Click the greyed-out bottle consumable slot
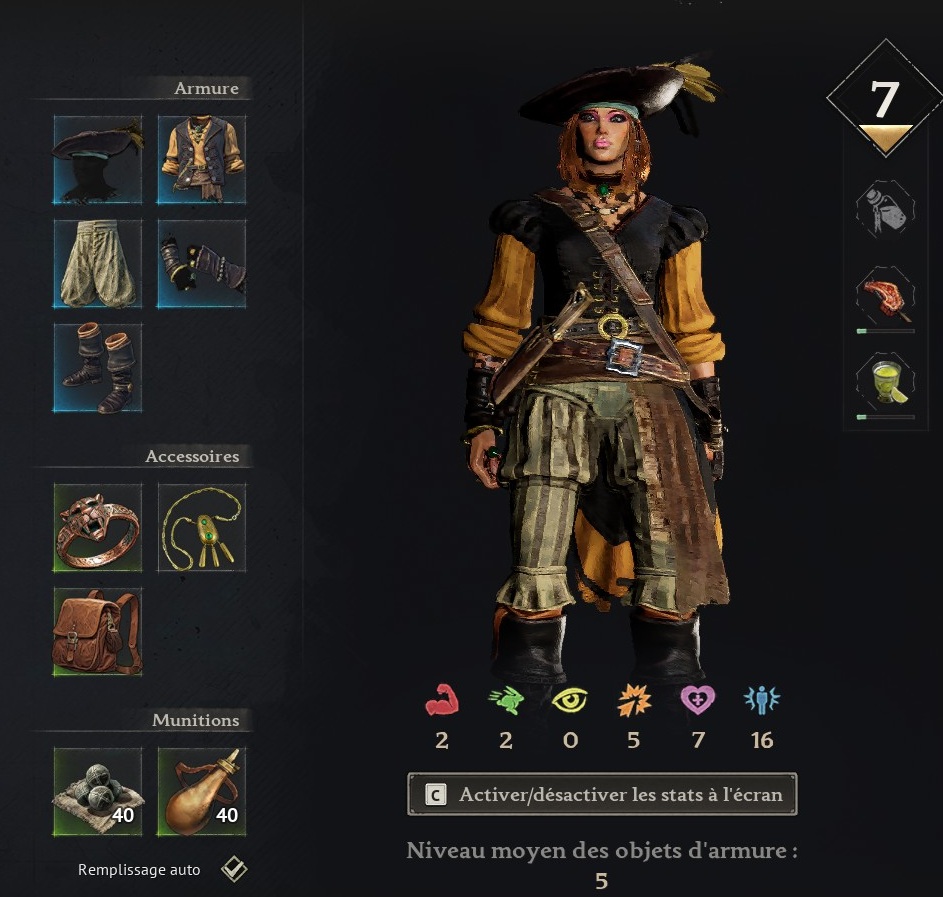The height and width of the screenshot is (897, 943). coord(885,209)
